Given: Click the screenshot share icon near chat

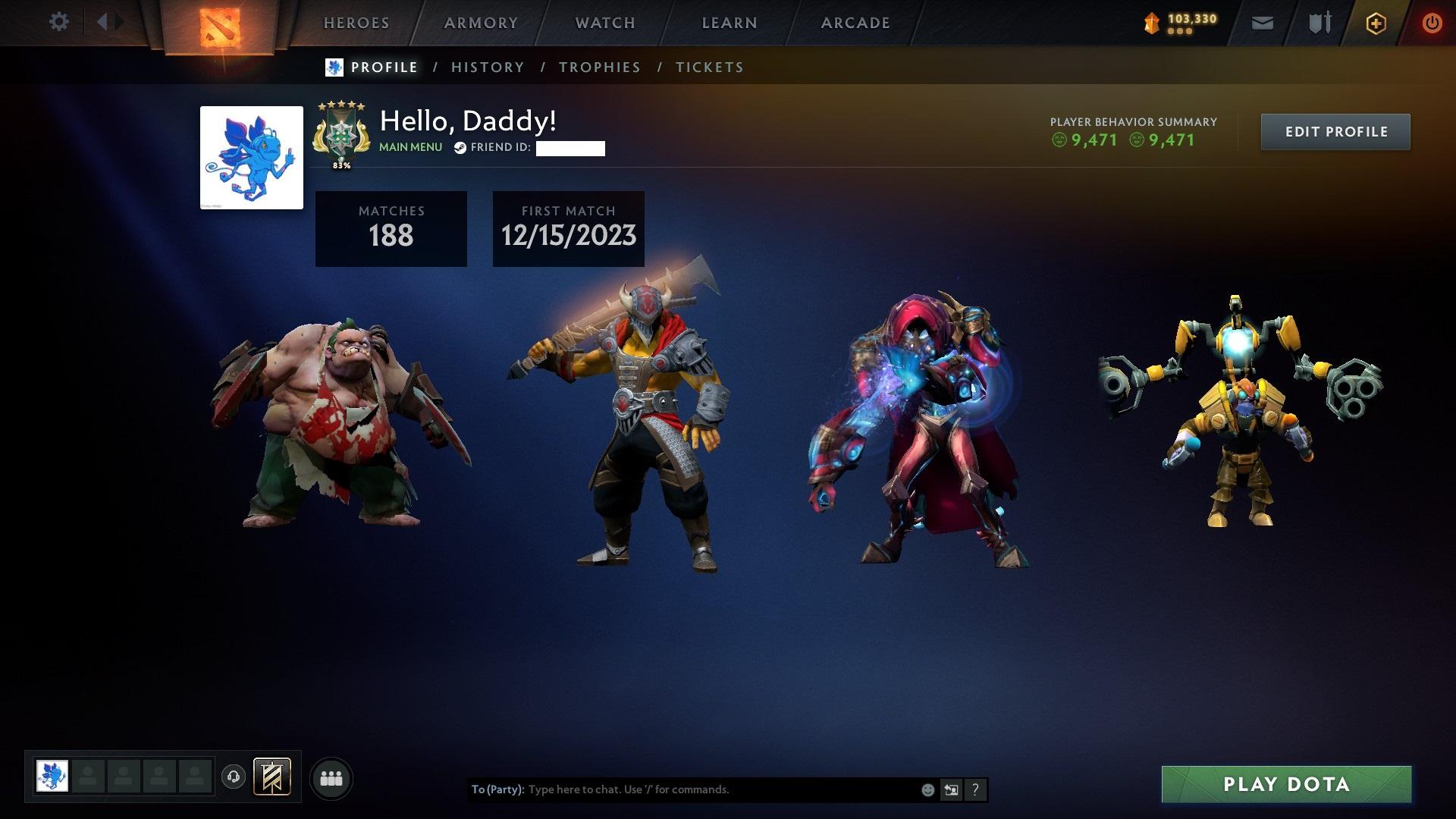Looking at the screenshot, I should coord(950,789).
